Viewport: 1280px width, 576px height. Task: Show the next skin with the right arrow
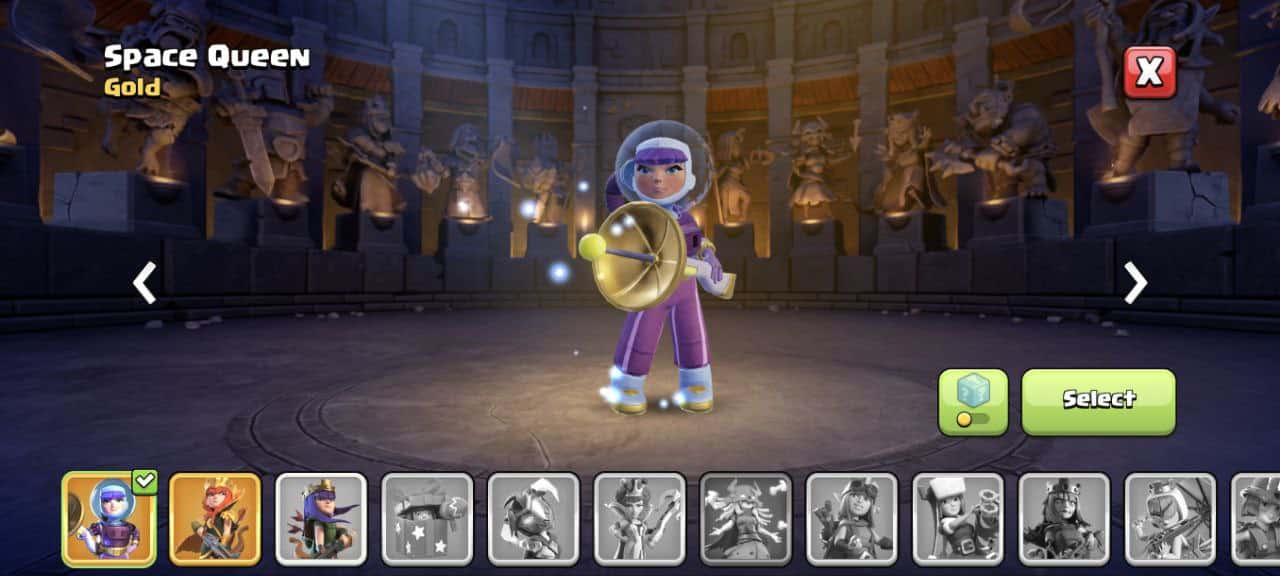[1135, 283]
